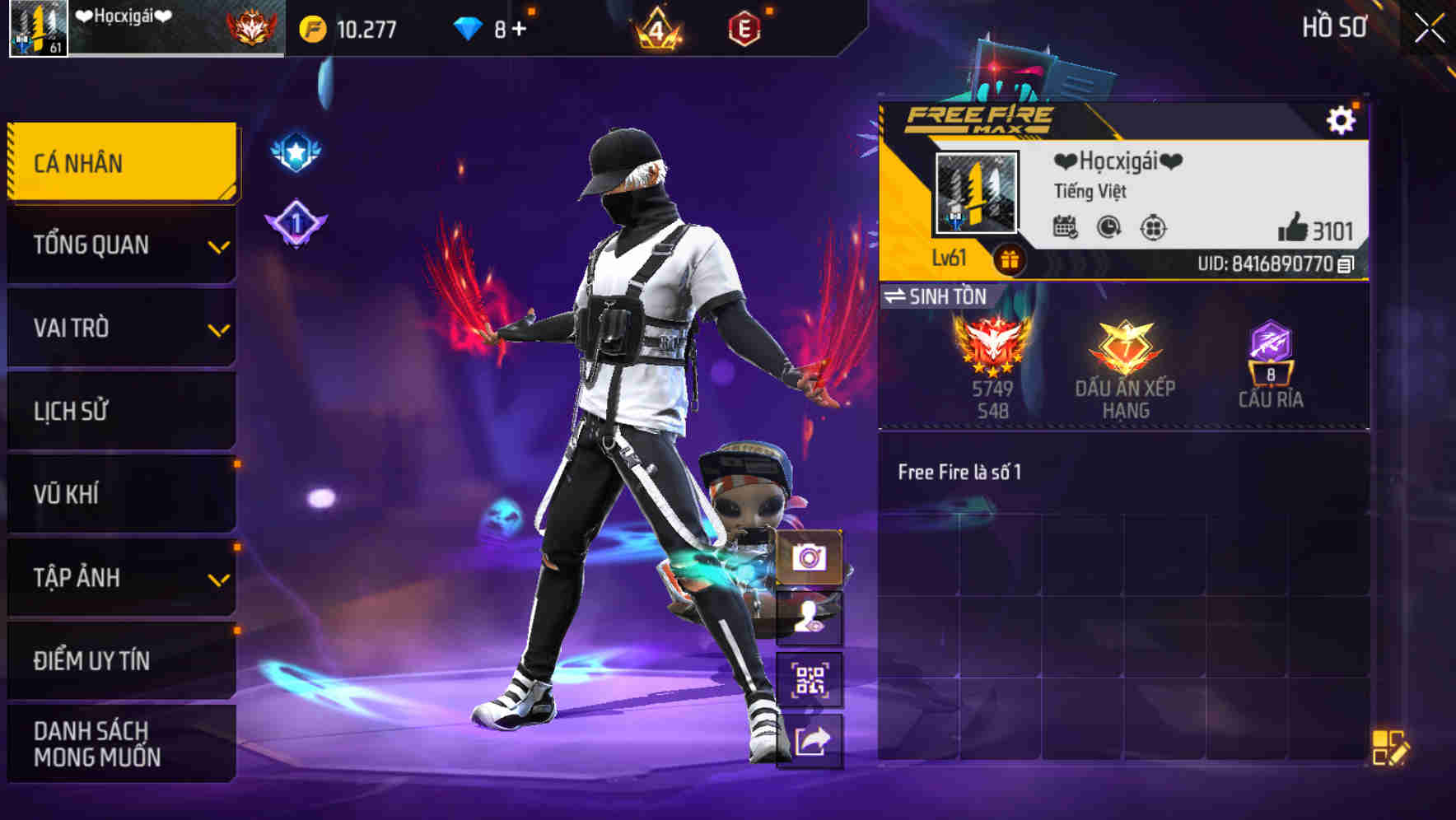Click the share arrow icon
Viewport: 1456px width, 820px height.
(811, 740)
